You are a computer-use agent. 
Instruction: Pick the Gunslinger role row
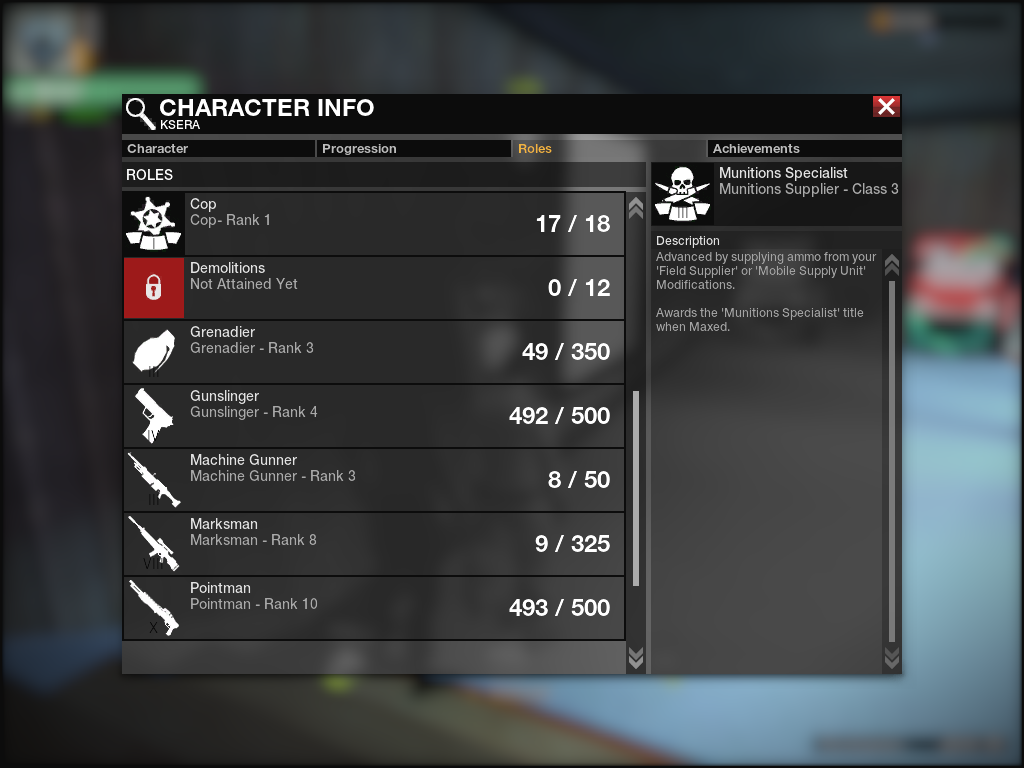coord(374,416)
